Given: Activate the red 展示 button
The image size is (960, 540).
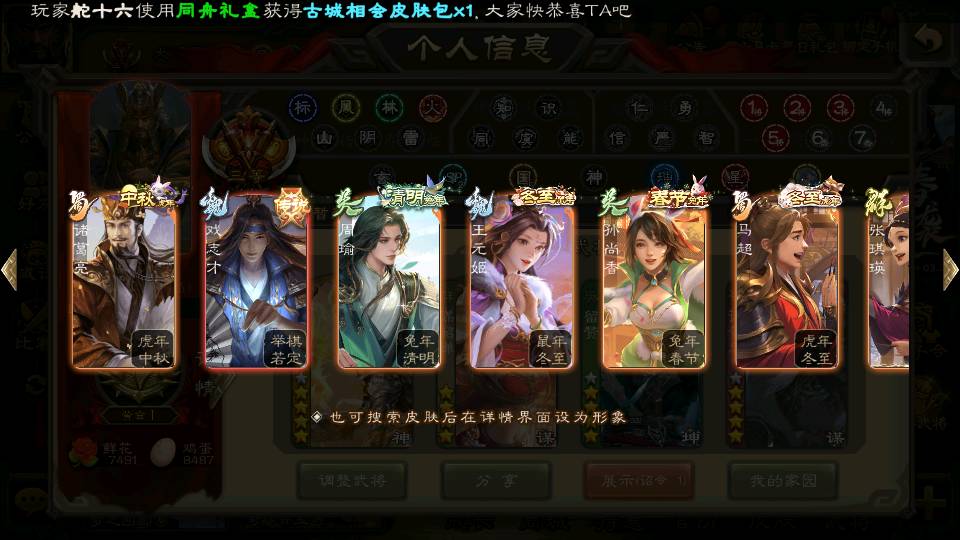Looking at the screenshot, I should click(639, 481).
